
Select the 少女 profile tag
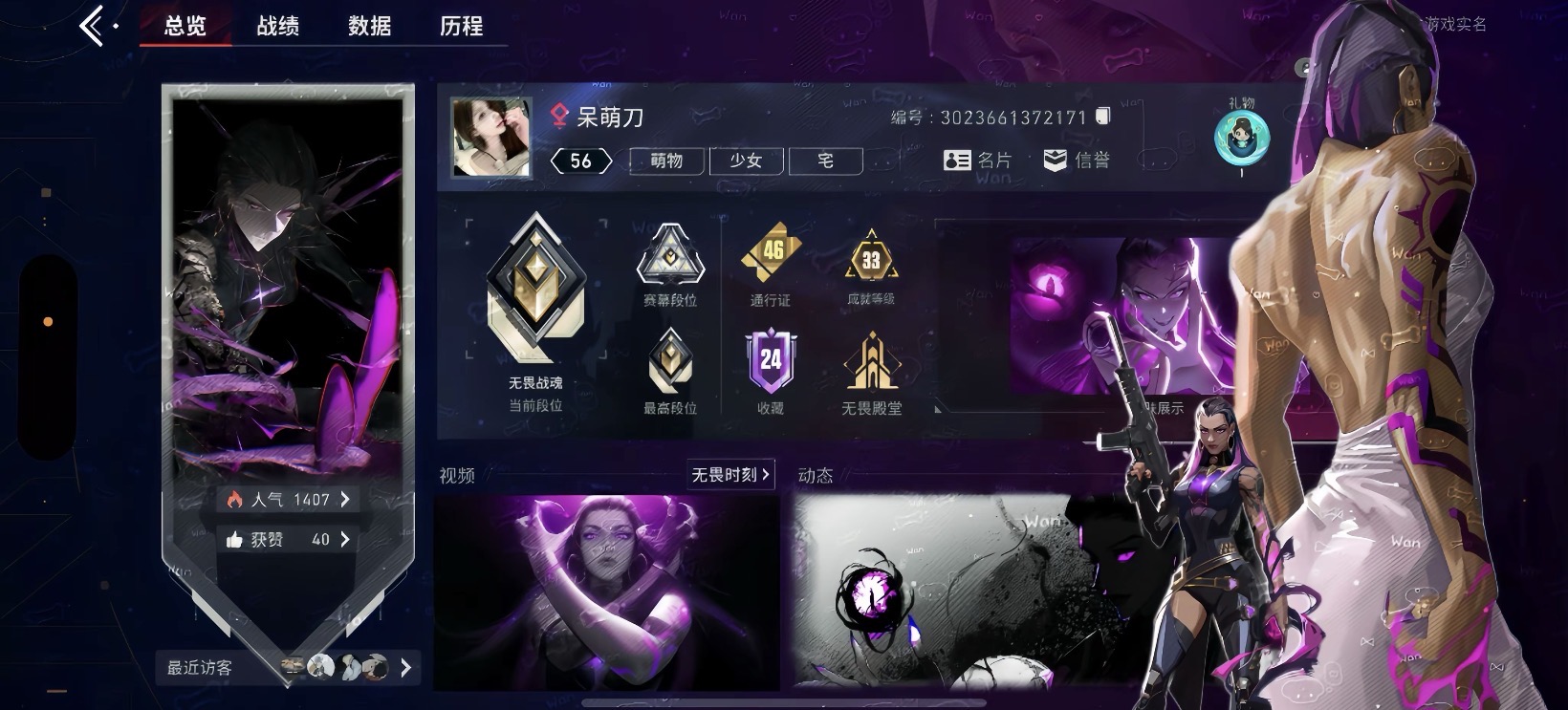[747, 161]
